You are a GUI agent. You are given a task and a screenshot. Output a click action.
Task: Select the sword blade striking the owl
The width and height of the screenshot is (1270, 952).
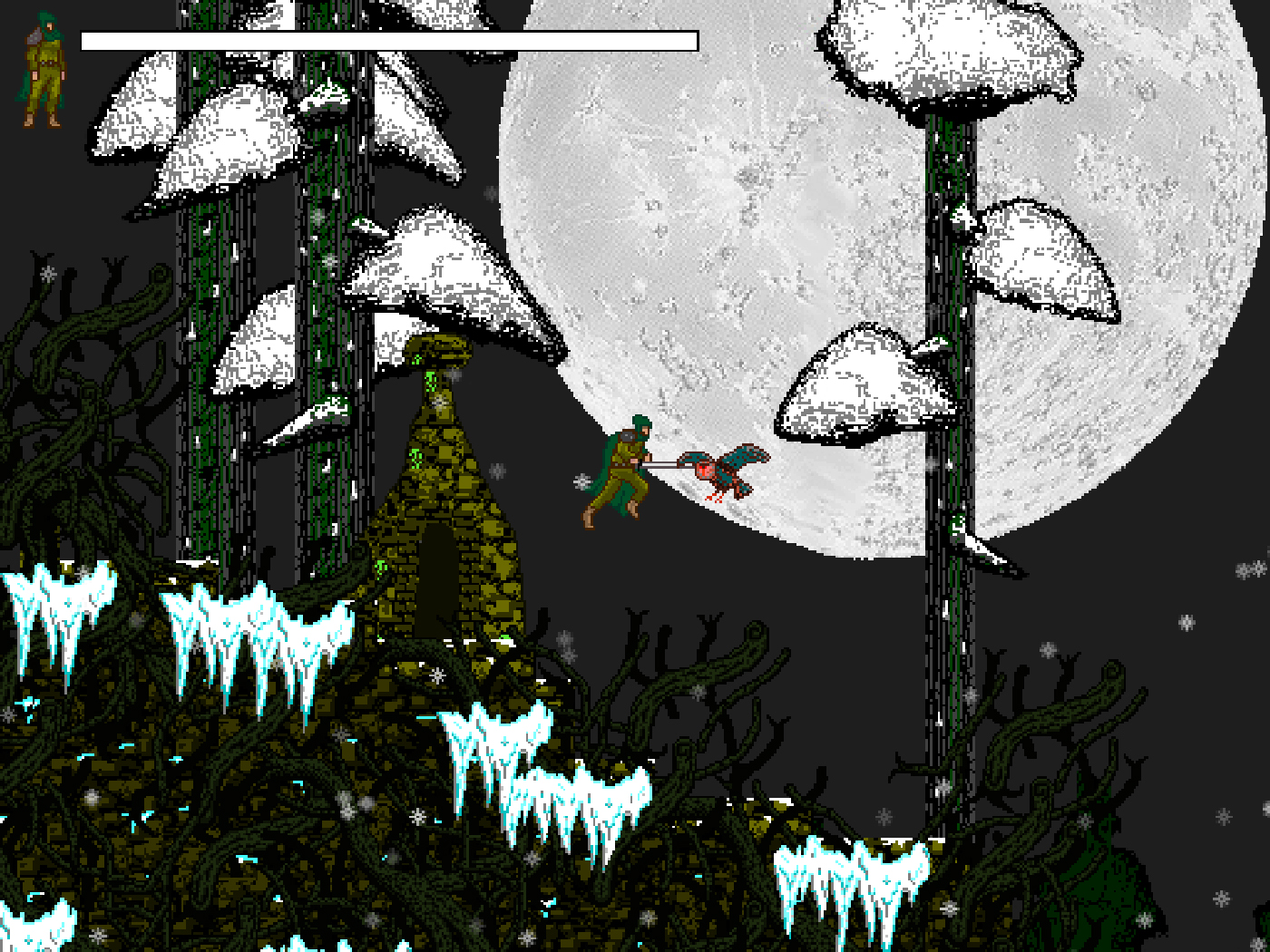click(x=663, y=465)
